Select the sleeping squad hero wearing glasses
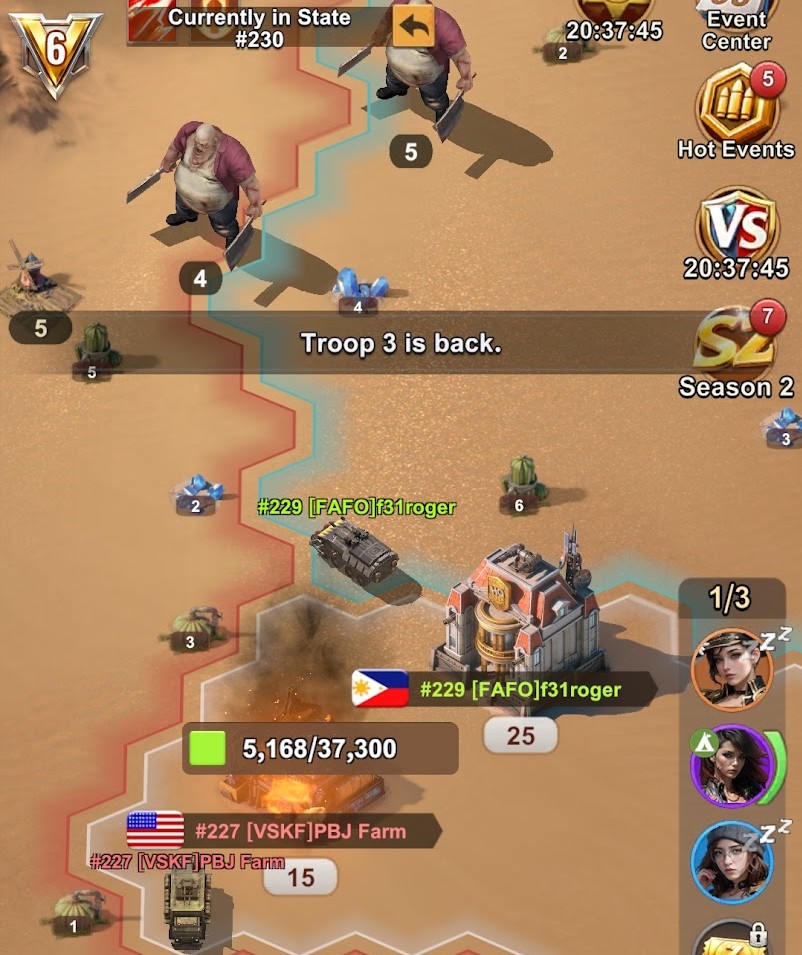This screenshot has height=955, width=802. (732, 861)
